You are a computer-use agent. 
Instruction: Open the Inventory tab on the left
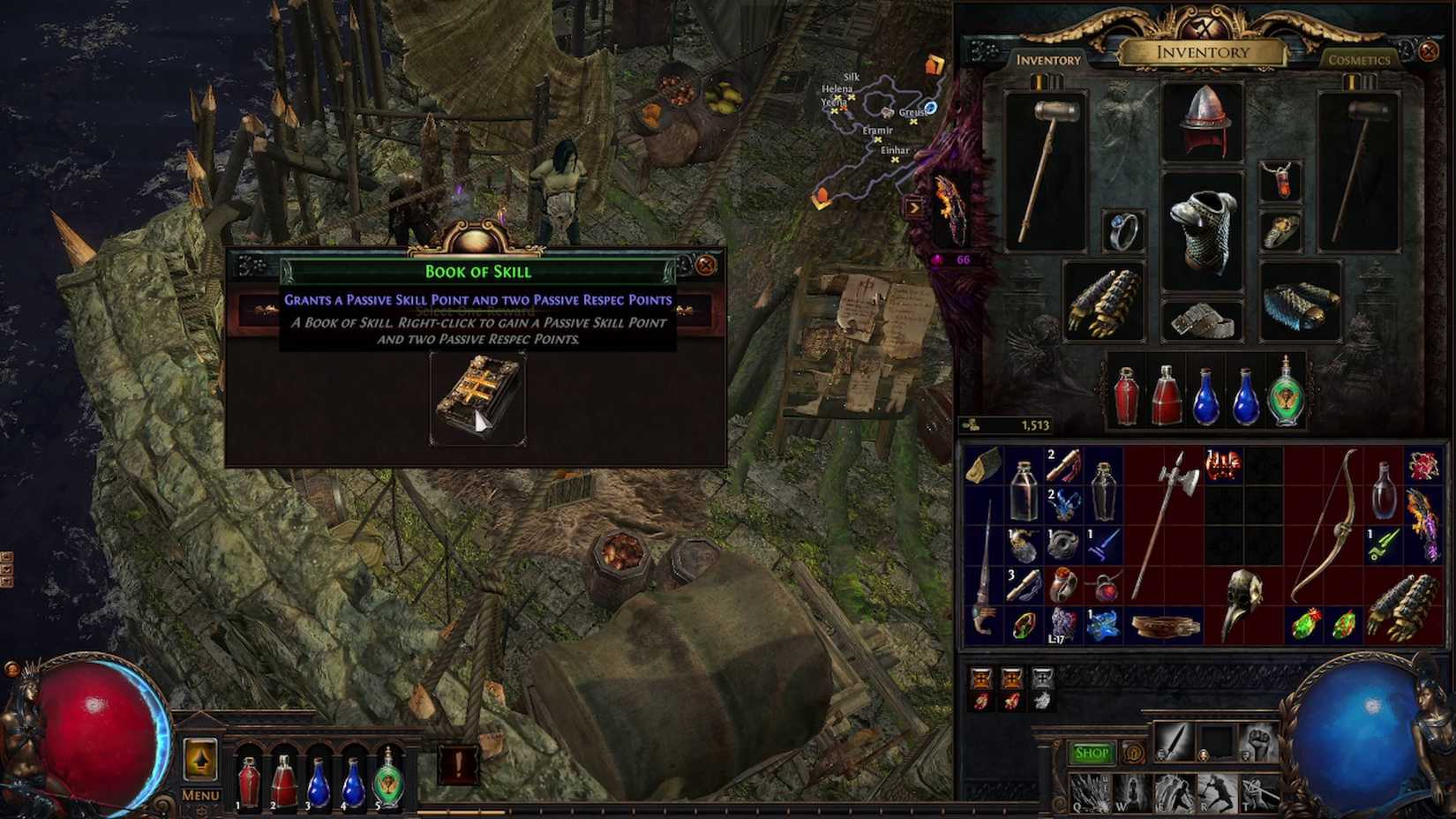(x=1050, y=60)
